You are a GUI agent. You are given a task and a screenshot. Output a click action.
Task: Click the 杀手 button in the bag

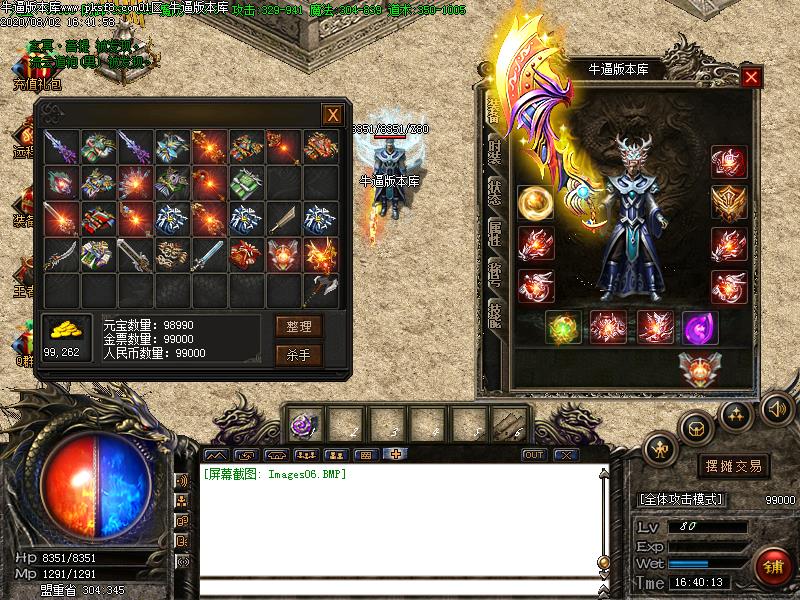point(298,354)
